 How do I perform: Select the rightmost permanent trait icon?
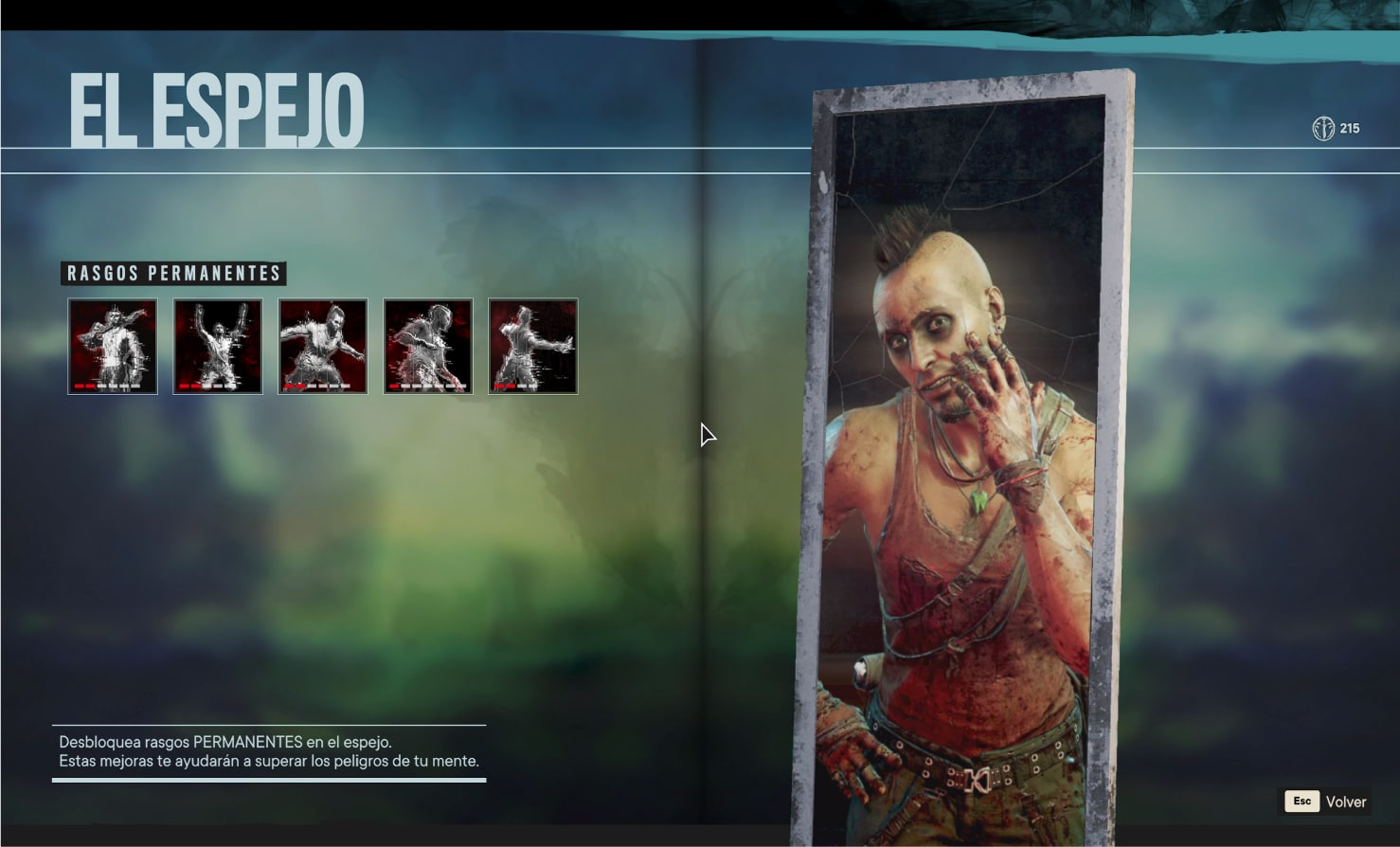click(x=533, y=346)
